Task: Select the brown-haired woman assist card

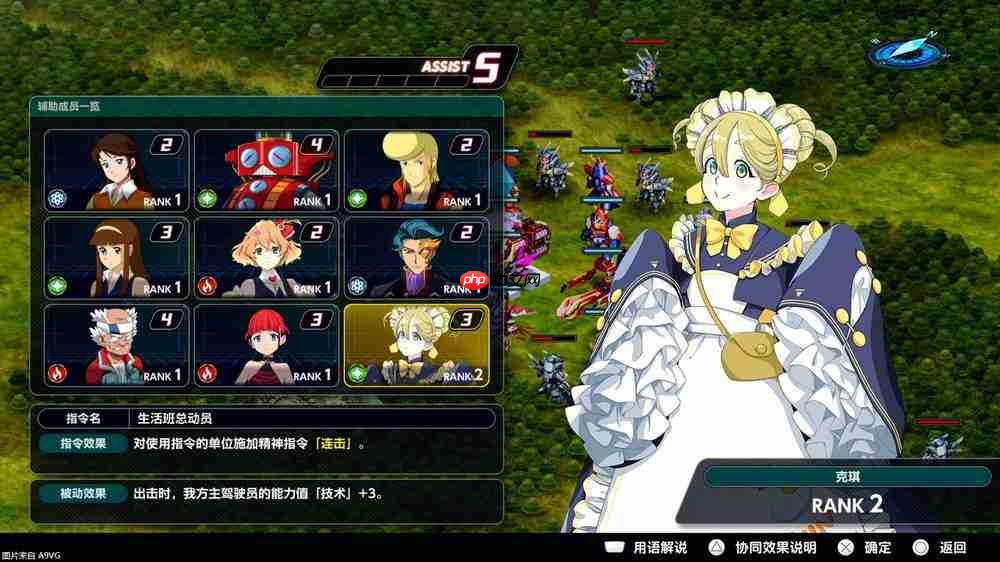Action: click(x=116, y=170)
